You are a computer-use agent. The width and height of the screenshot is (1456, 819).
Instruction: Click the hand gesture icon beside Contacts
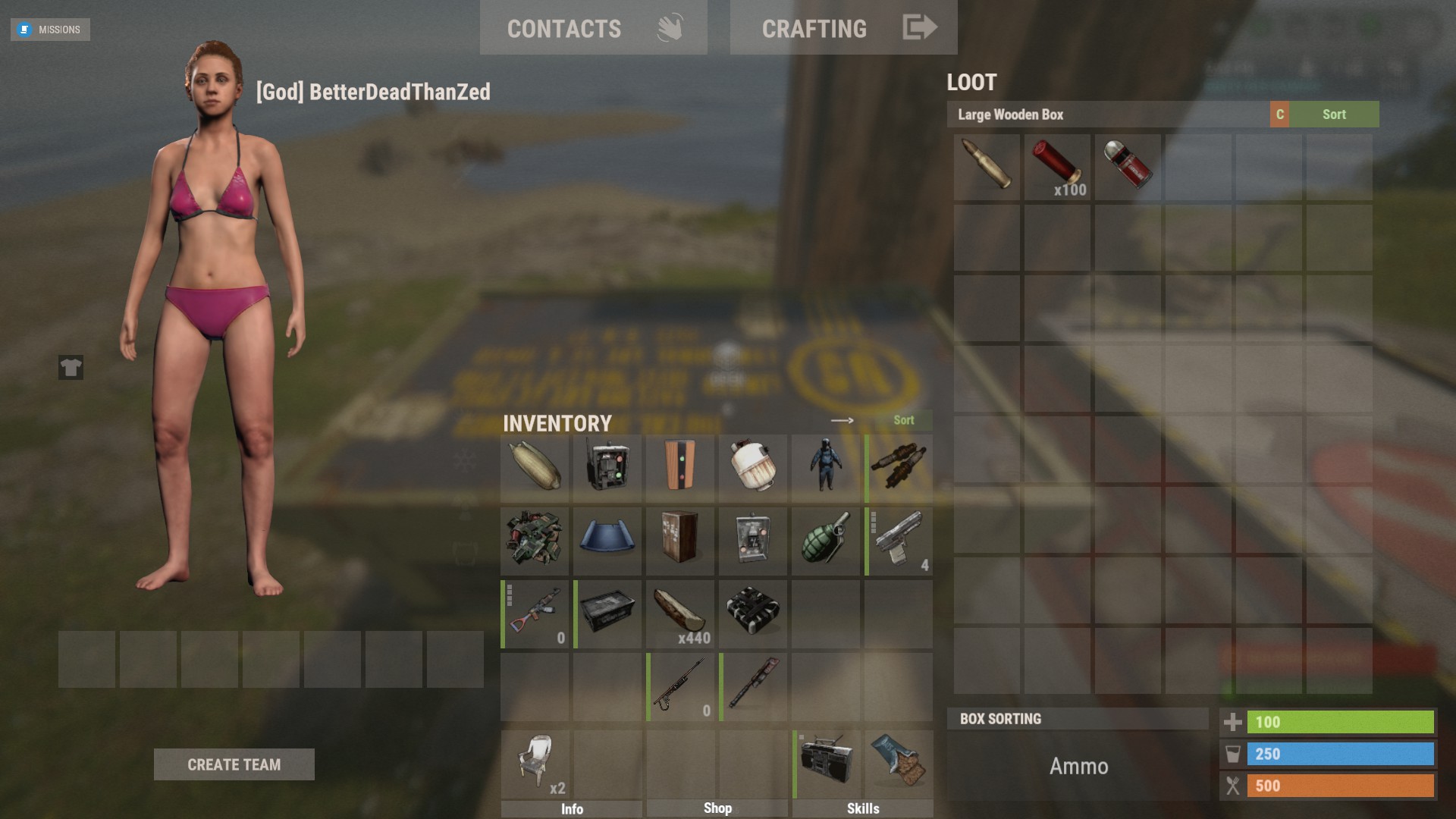point(667,27)
